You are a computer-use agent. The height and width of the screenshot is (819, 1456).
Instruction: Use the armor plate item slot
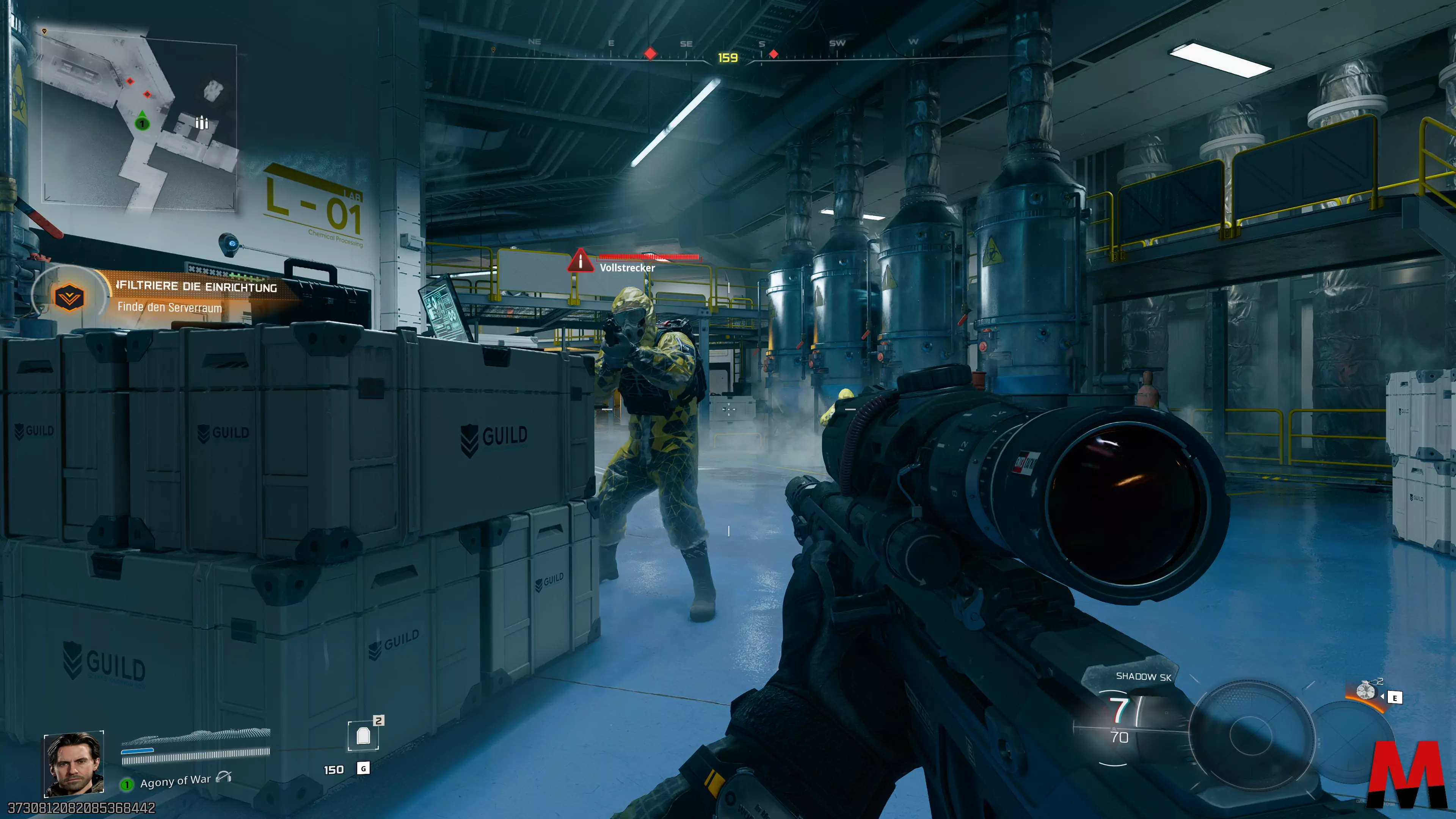click(x=363, y=735)
